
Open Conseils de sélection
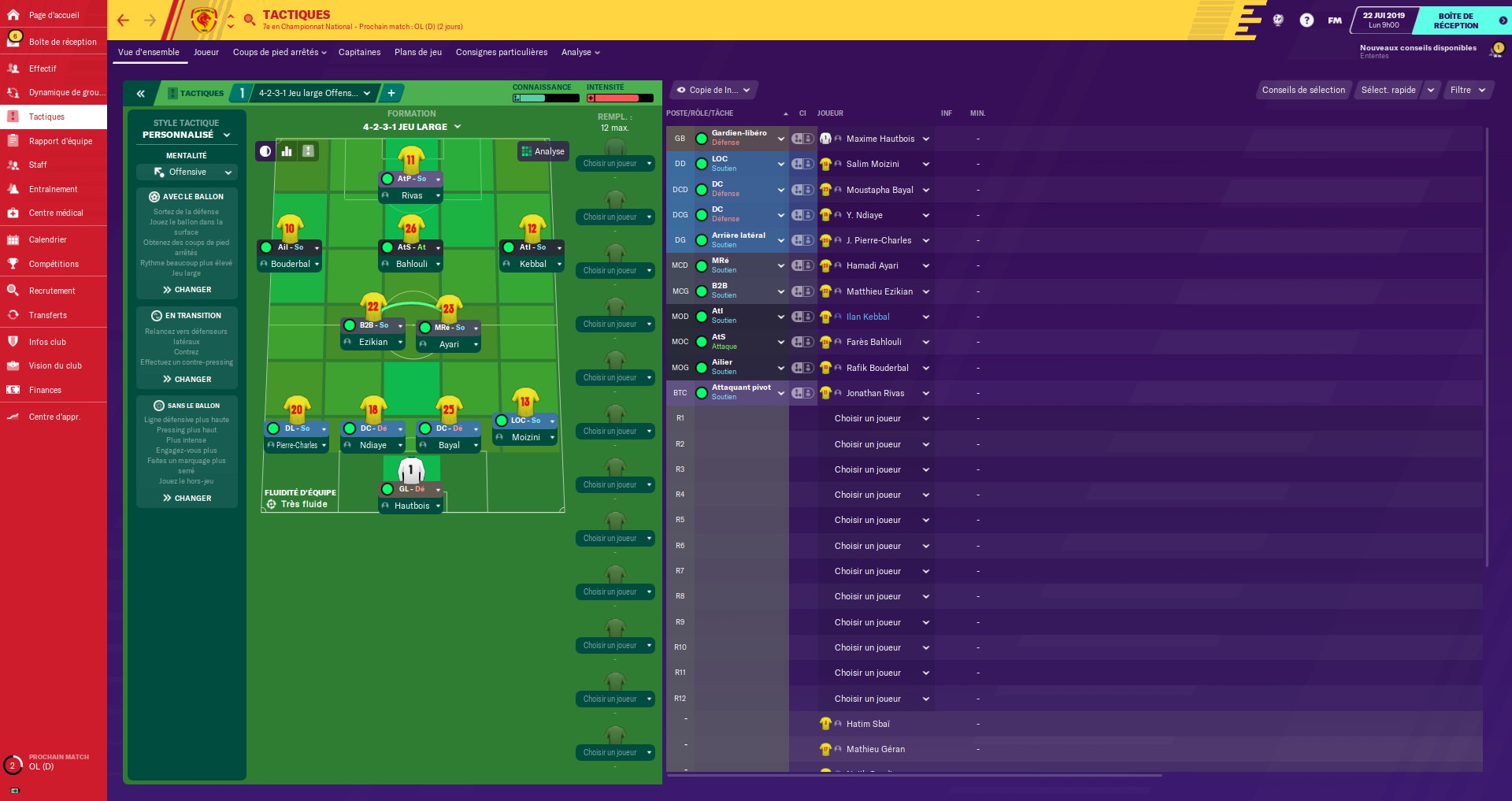(1303, 90)
